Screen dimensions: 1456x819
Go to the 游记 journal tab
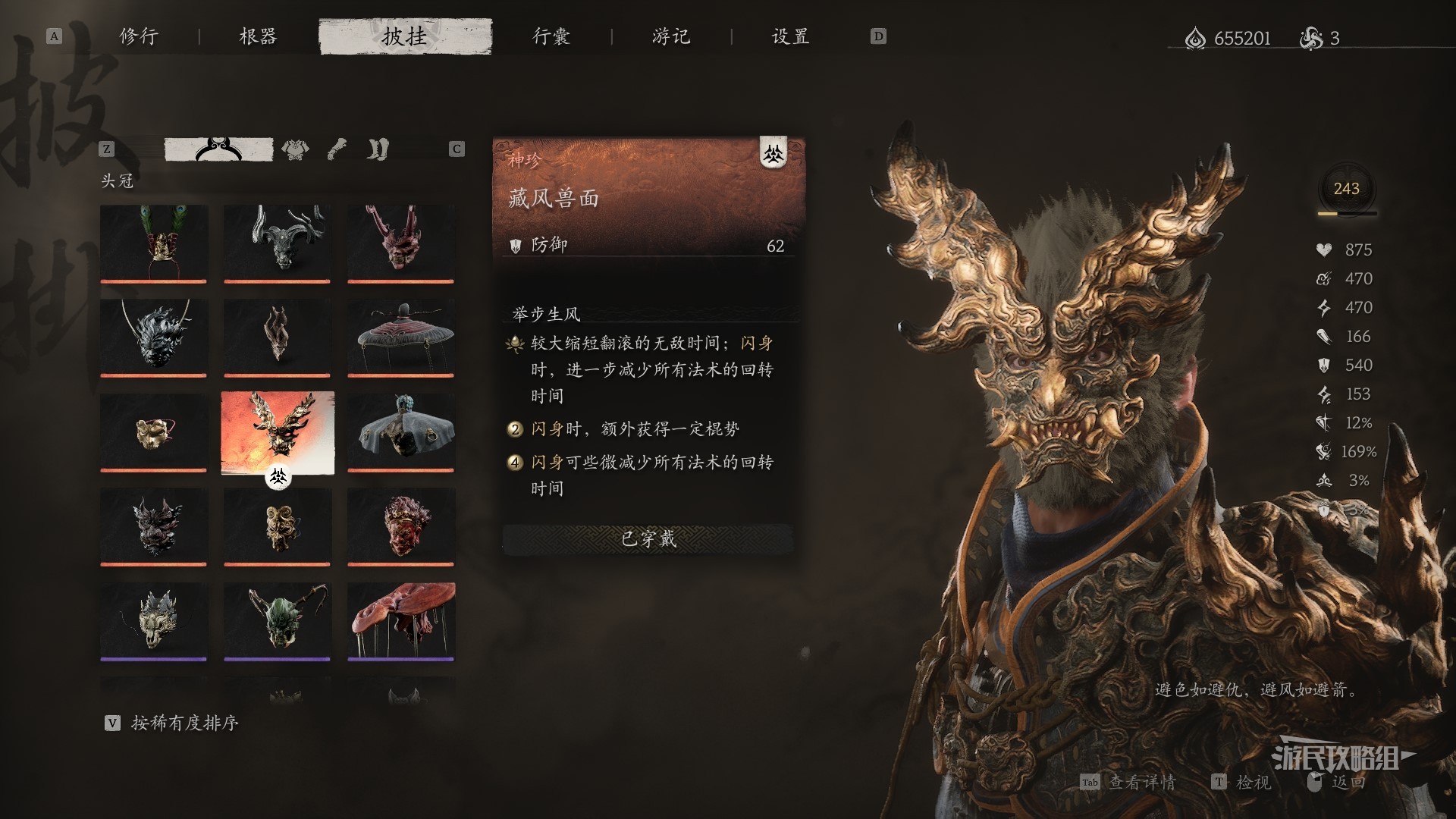pyautogui.click(x=671, y=36)
